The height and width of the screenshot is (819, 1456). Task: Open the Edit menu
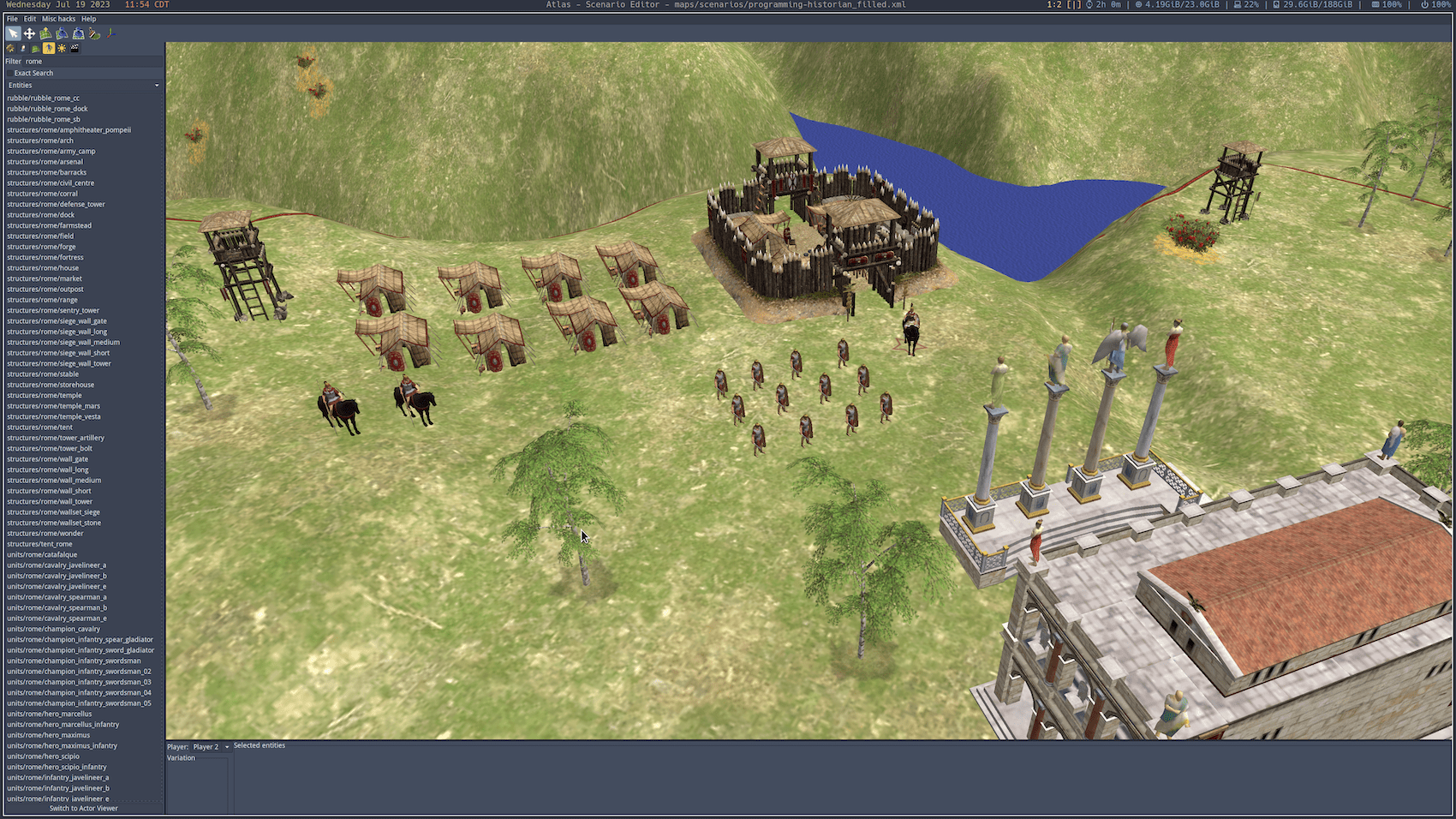29,18
